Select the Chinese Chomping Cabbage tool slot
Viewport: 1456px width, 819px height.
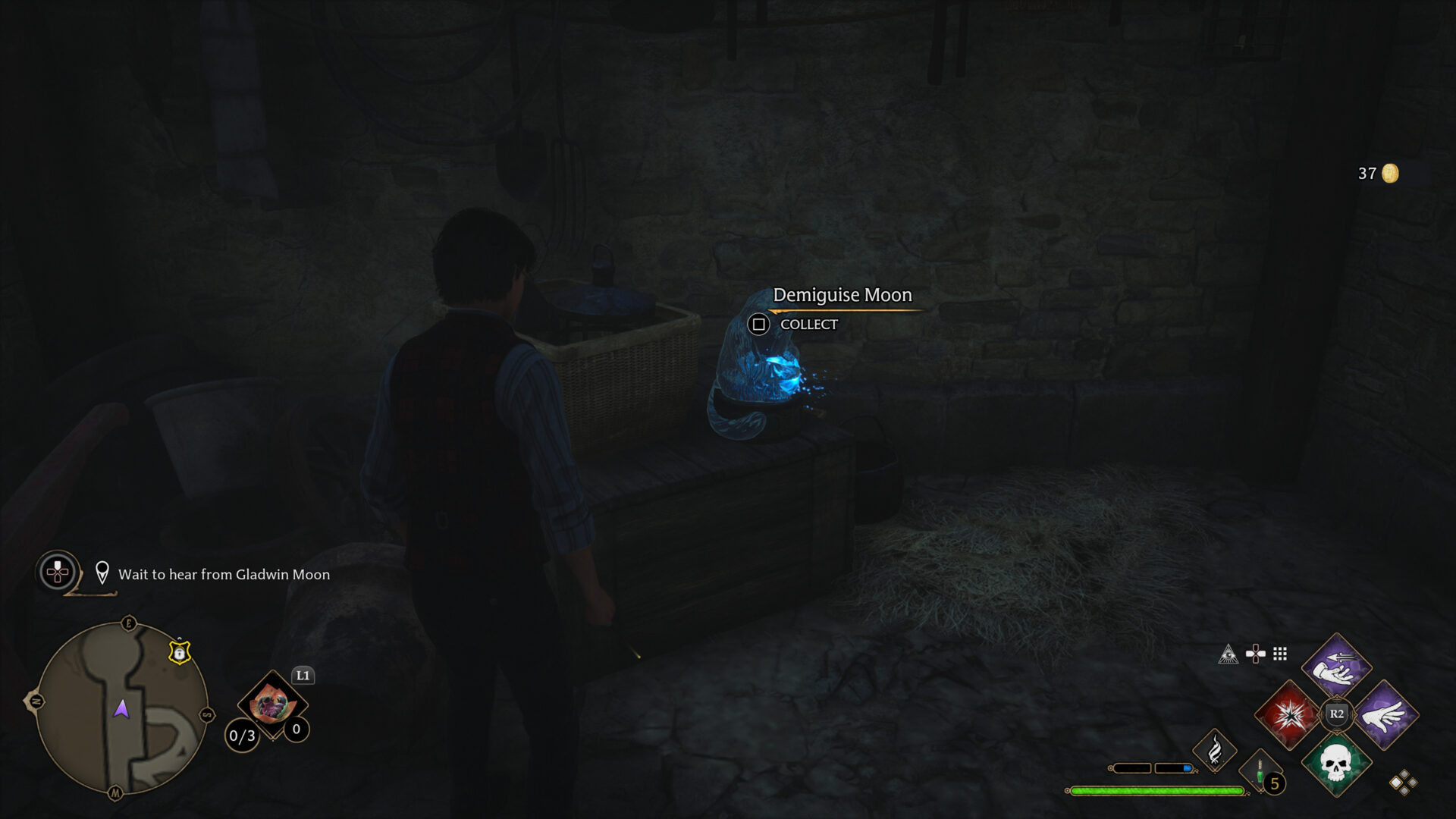click(271, 704)
